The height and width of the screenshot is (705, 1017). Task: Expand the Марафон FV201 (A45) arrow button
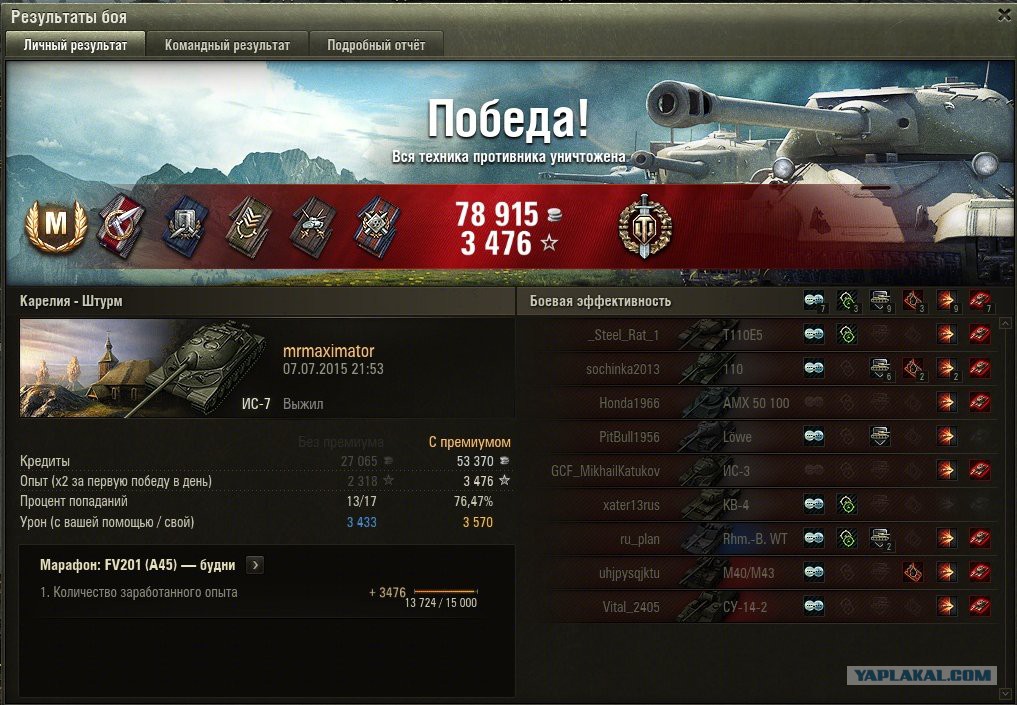coord(255,565)
